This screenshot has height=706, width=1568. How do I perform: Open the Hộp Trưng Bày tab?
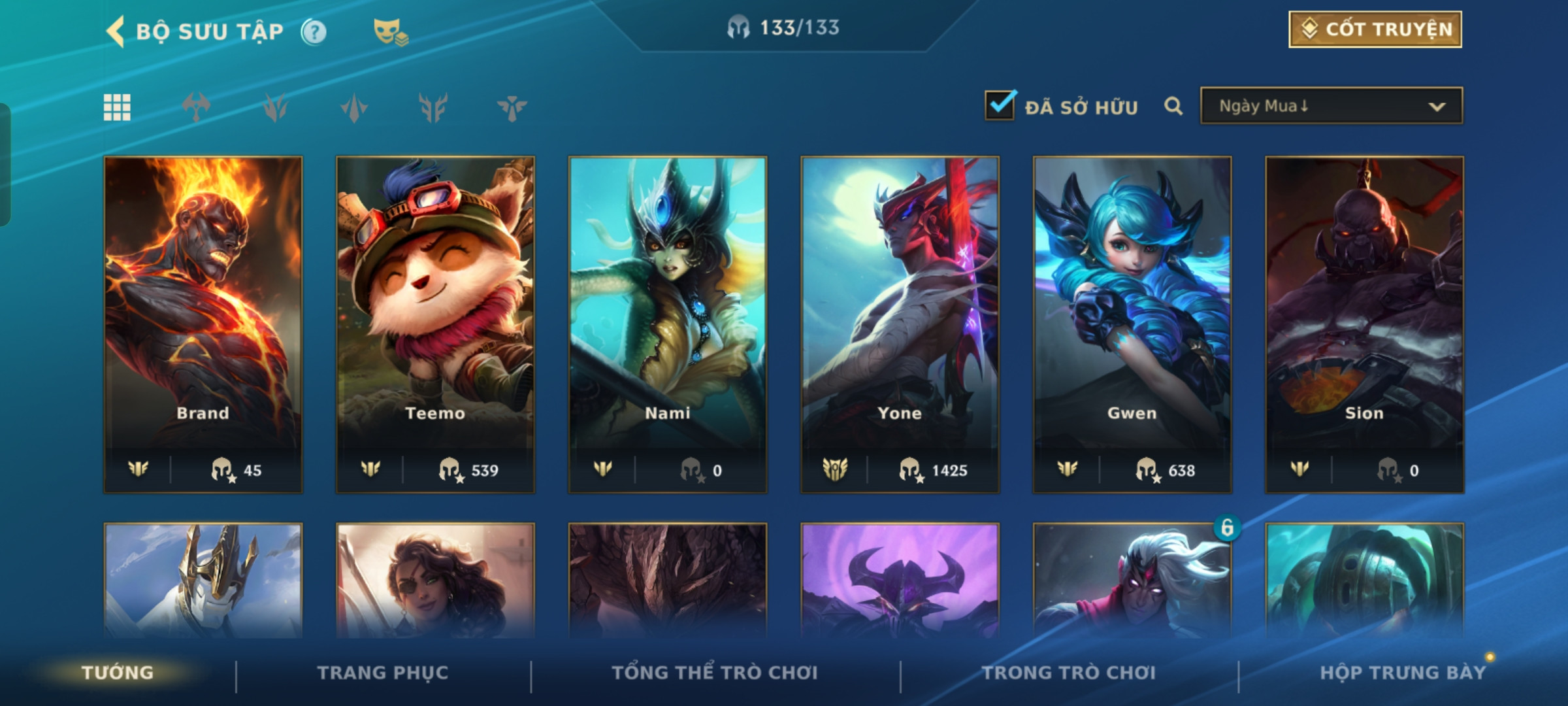[1403, 673]
